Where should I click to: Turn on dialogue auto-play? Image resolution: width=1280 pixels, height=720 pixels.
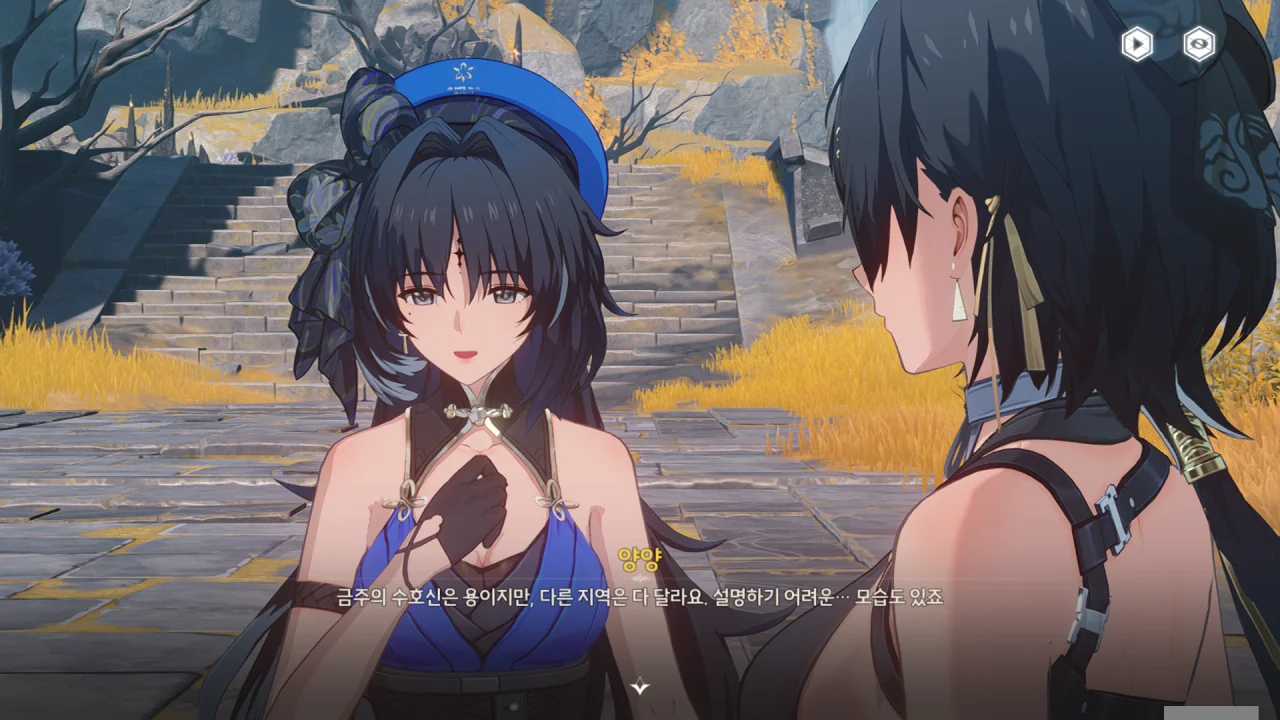point(1137,44)
